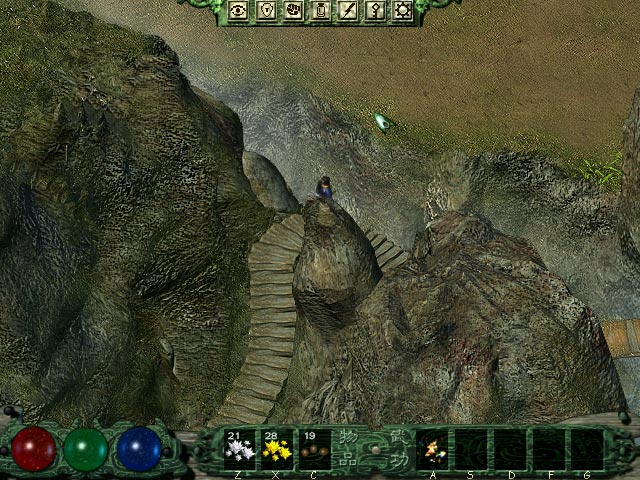This screenshot has height=480, width=640.
Task: Open the key icon panel
Action: click(x=376, y=10)
